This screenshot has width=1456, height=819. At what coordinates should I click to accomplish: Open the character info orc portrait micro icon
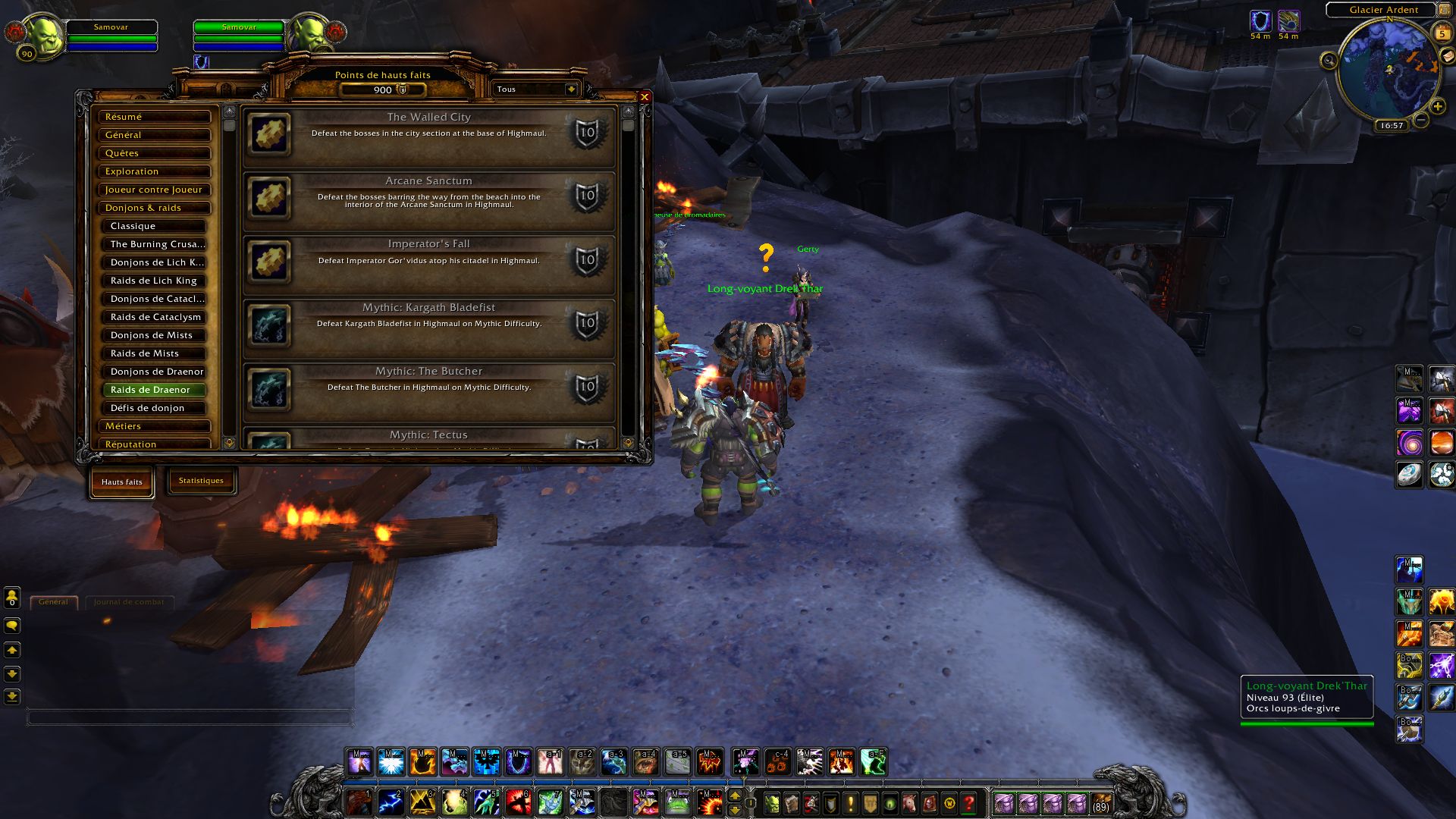pyautogui.click(x=771, y=802)
